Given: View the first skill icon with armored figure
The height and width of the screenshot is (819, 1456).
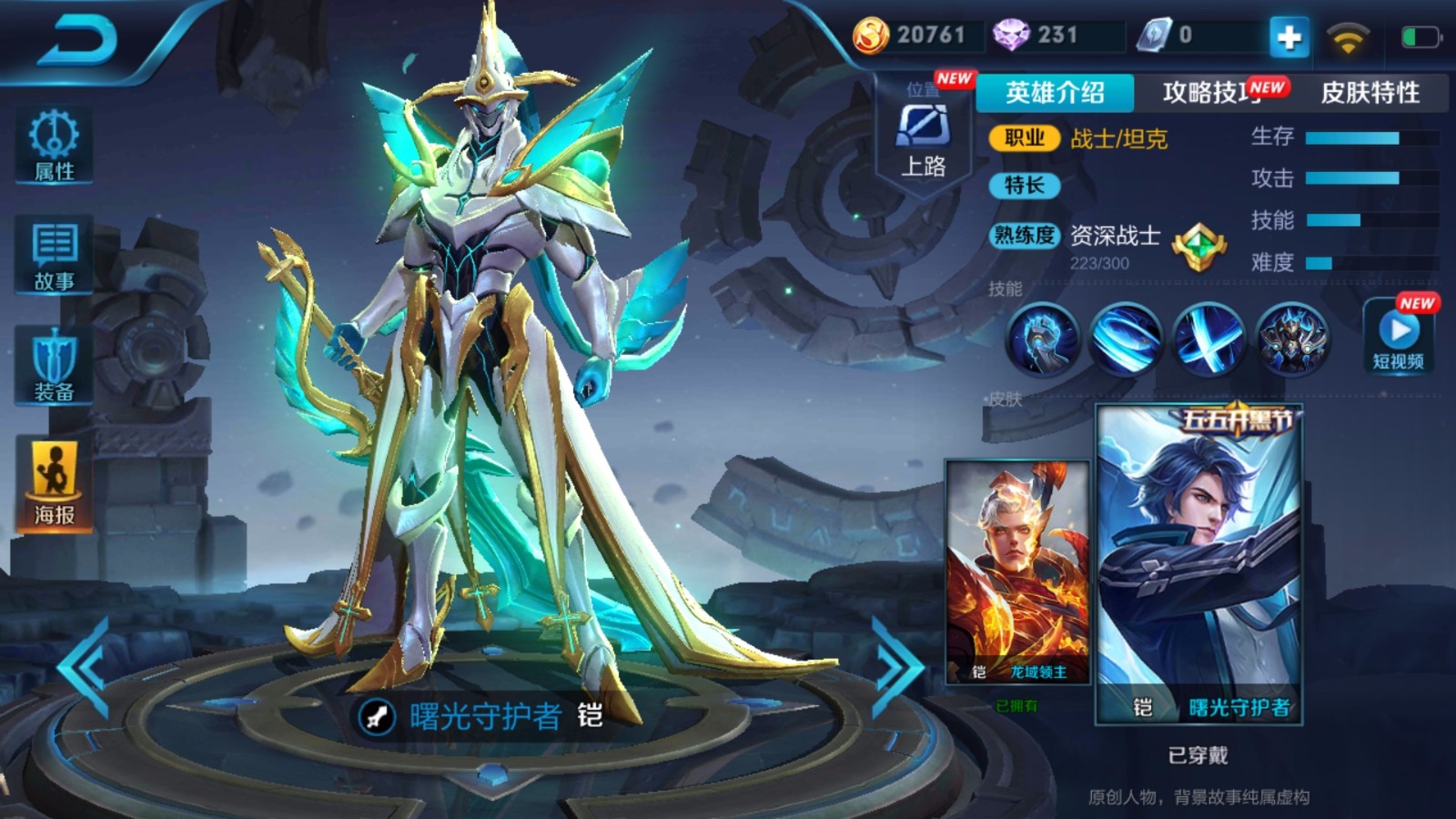Looking at the screenshot, I should (1042, 339).
